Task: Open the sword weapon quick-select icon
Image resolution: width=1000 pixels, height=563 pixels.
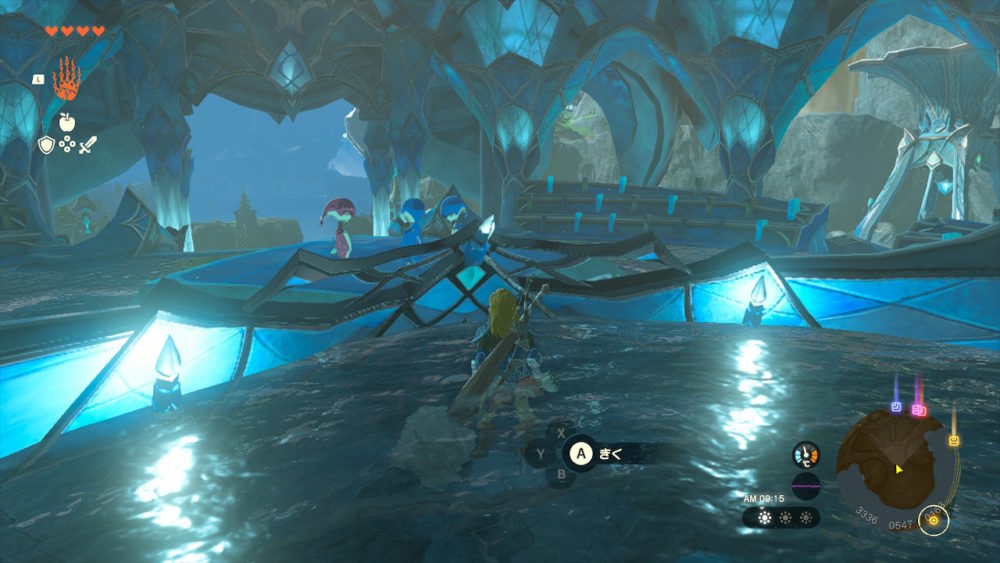Action: pyautogui.click(x=87, y=145)
